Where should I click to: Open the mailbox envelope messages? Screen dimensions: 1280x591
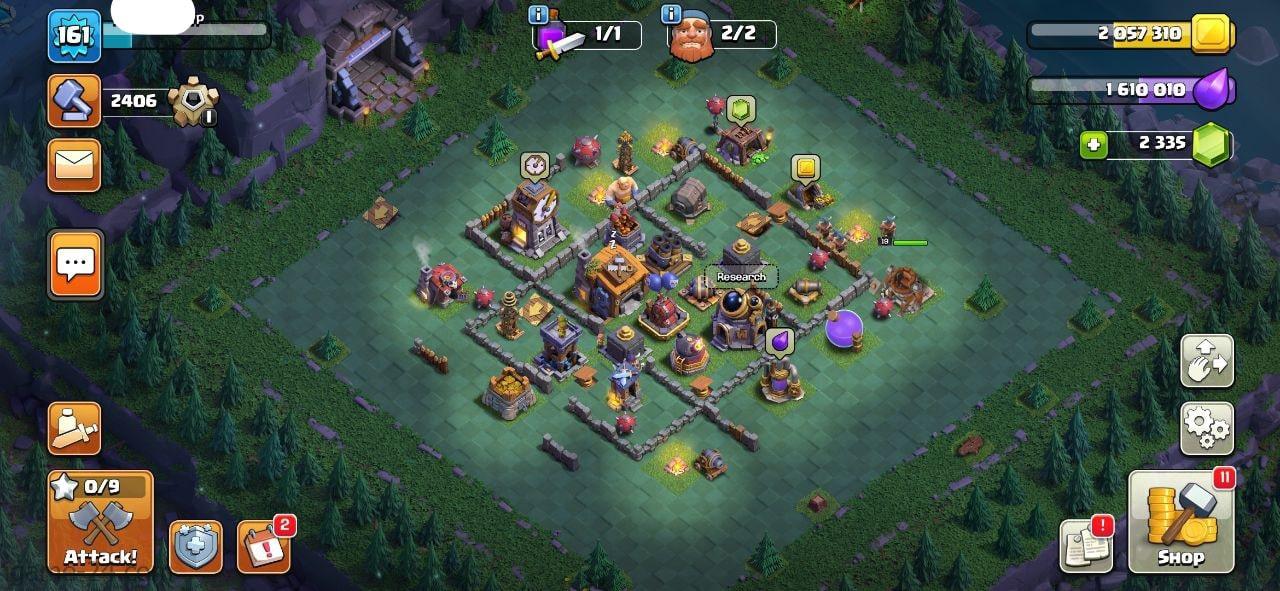pos(75,165)
